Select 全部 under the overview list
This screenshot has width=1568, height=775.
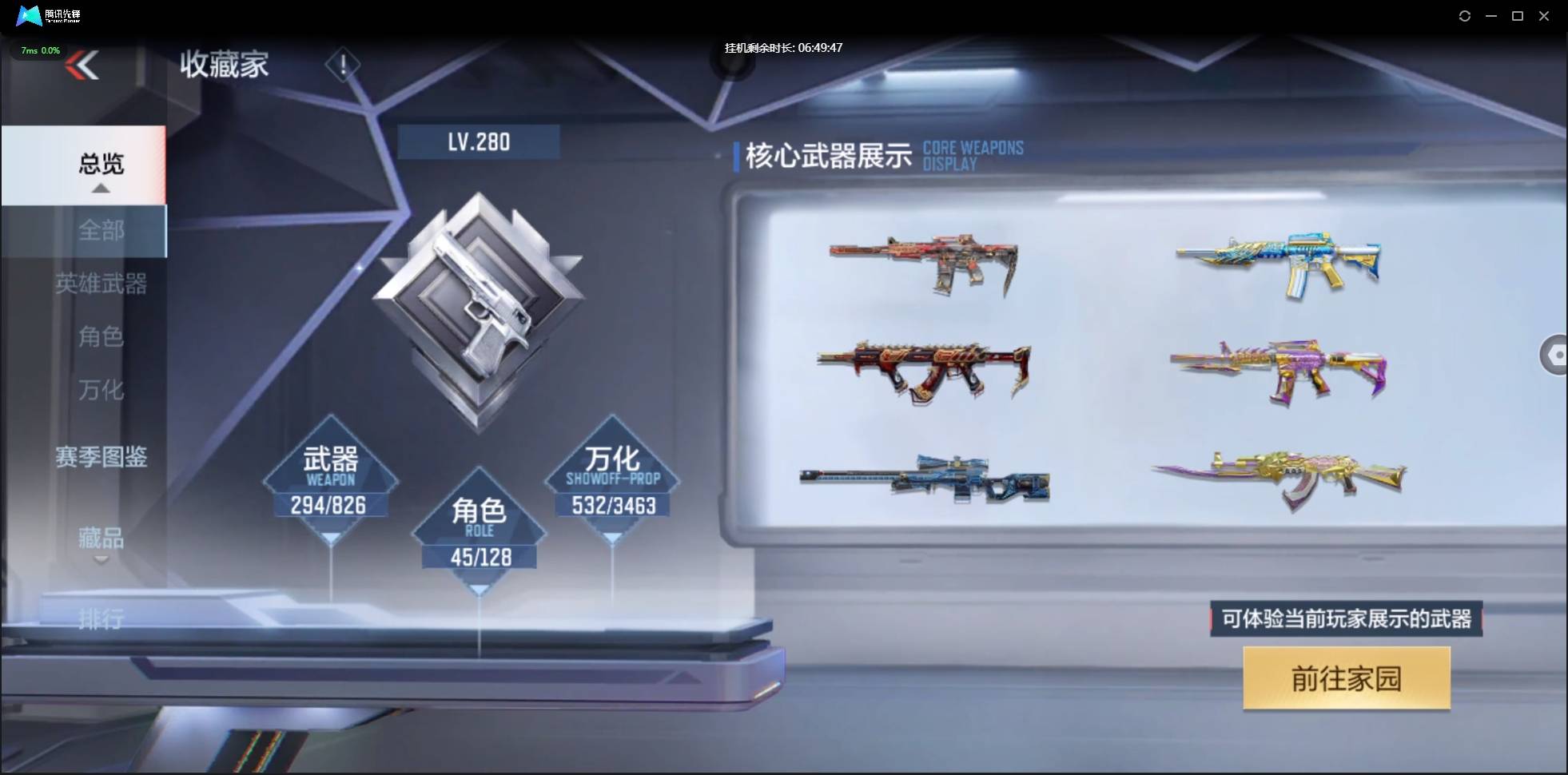(101, 231)
